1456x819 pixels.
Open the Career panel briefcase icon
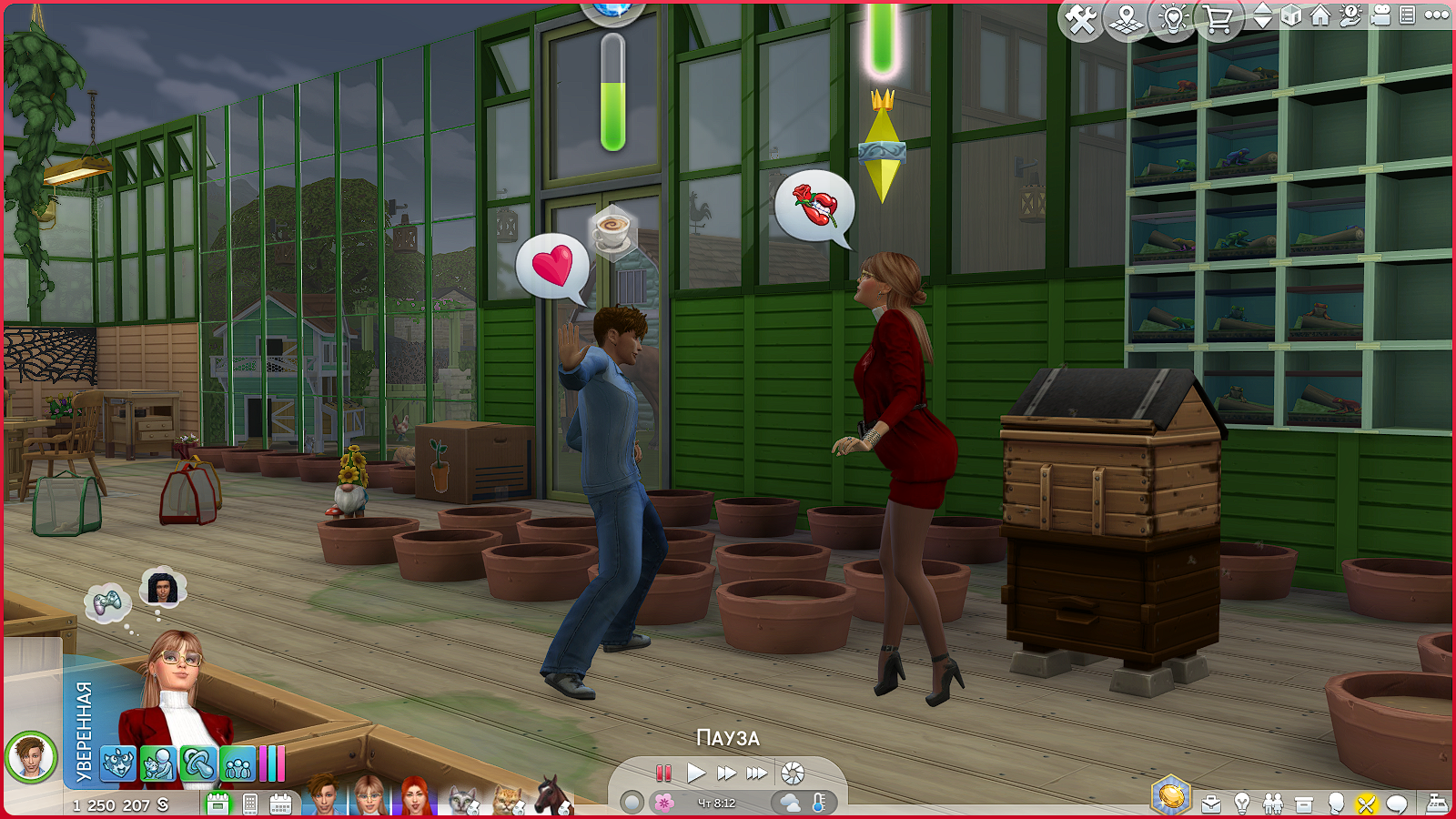(x=1211, y=804)
